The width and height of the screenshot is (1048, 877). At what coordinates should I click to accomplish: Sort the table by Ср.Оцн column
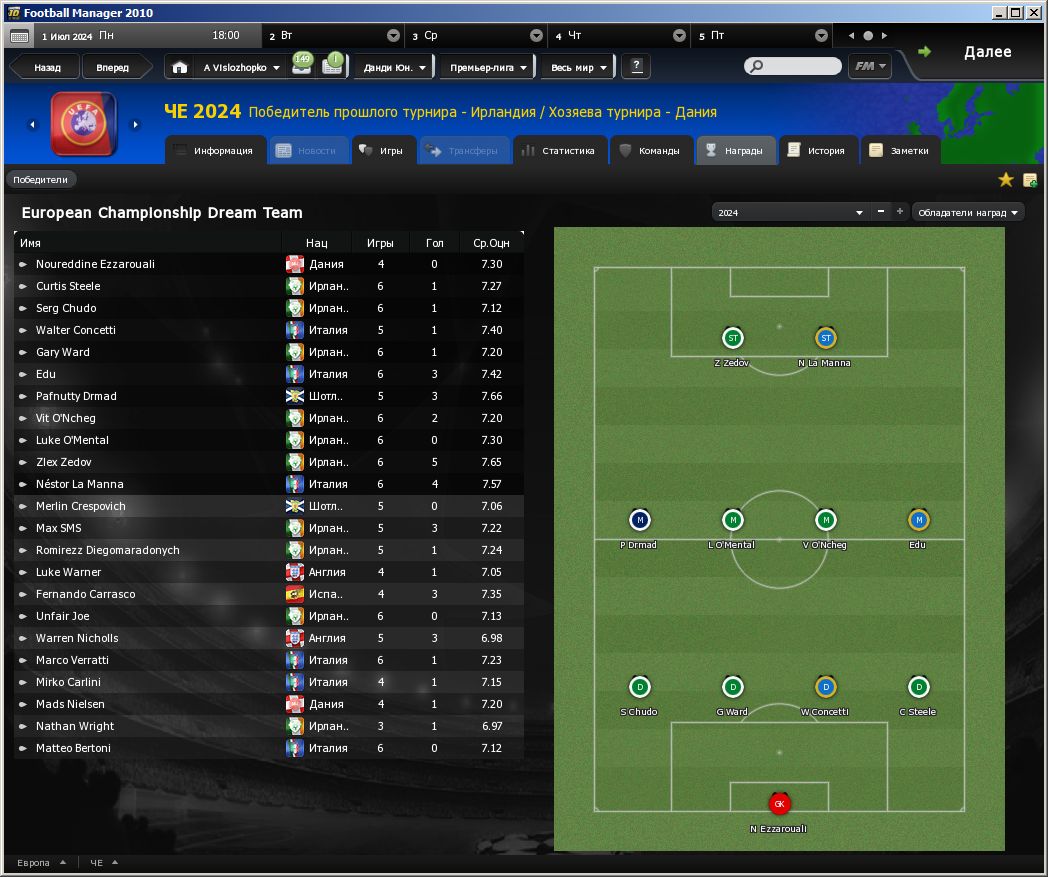coord(491,243)
